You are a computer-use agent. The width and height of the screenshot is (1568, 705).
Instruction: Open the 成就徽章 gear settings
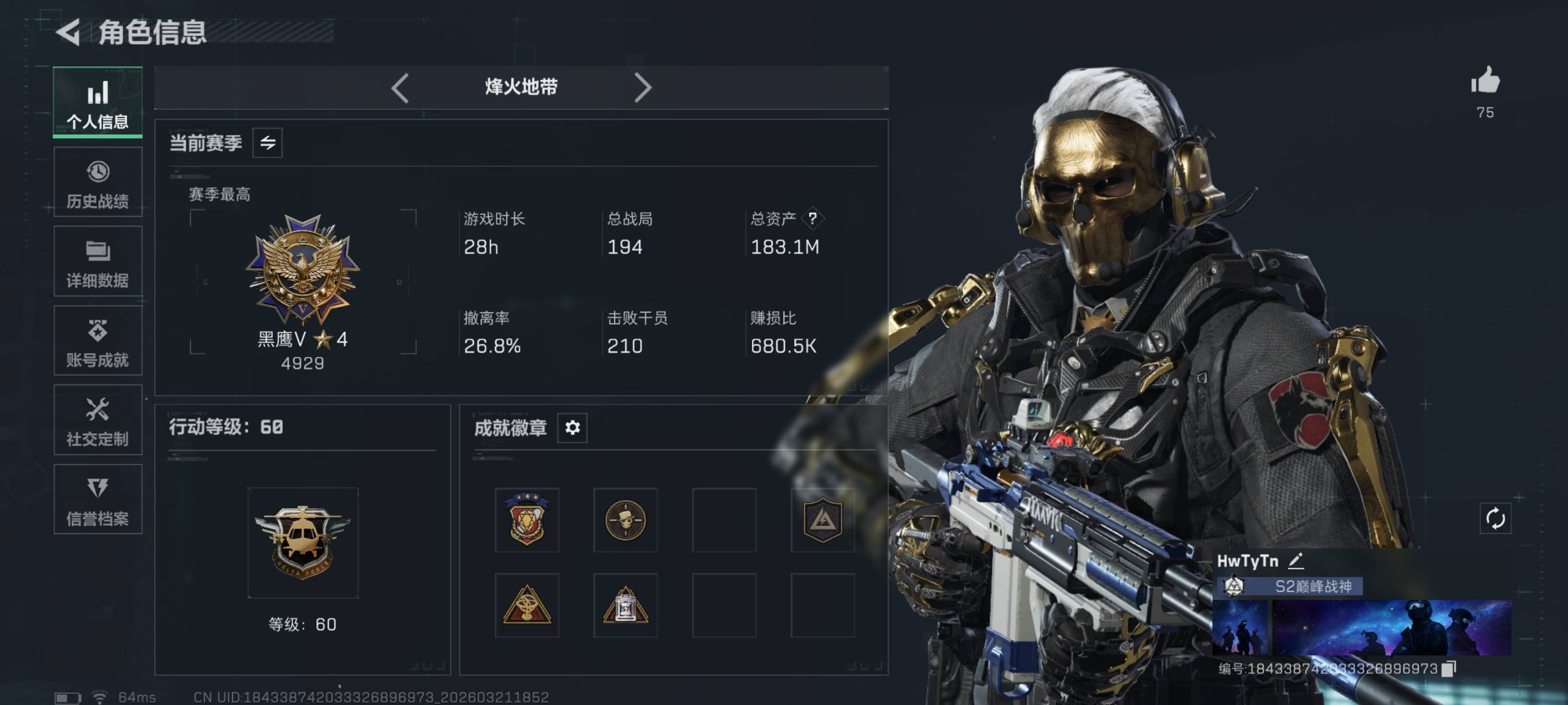click(572, 428)
